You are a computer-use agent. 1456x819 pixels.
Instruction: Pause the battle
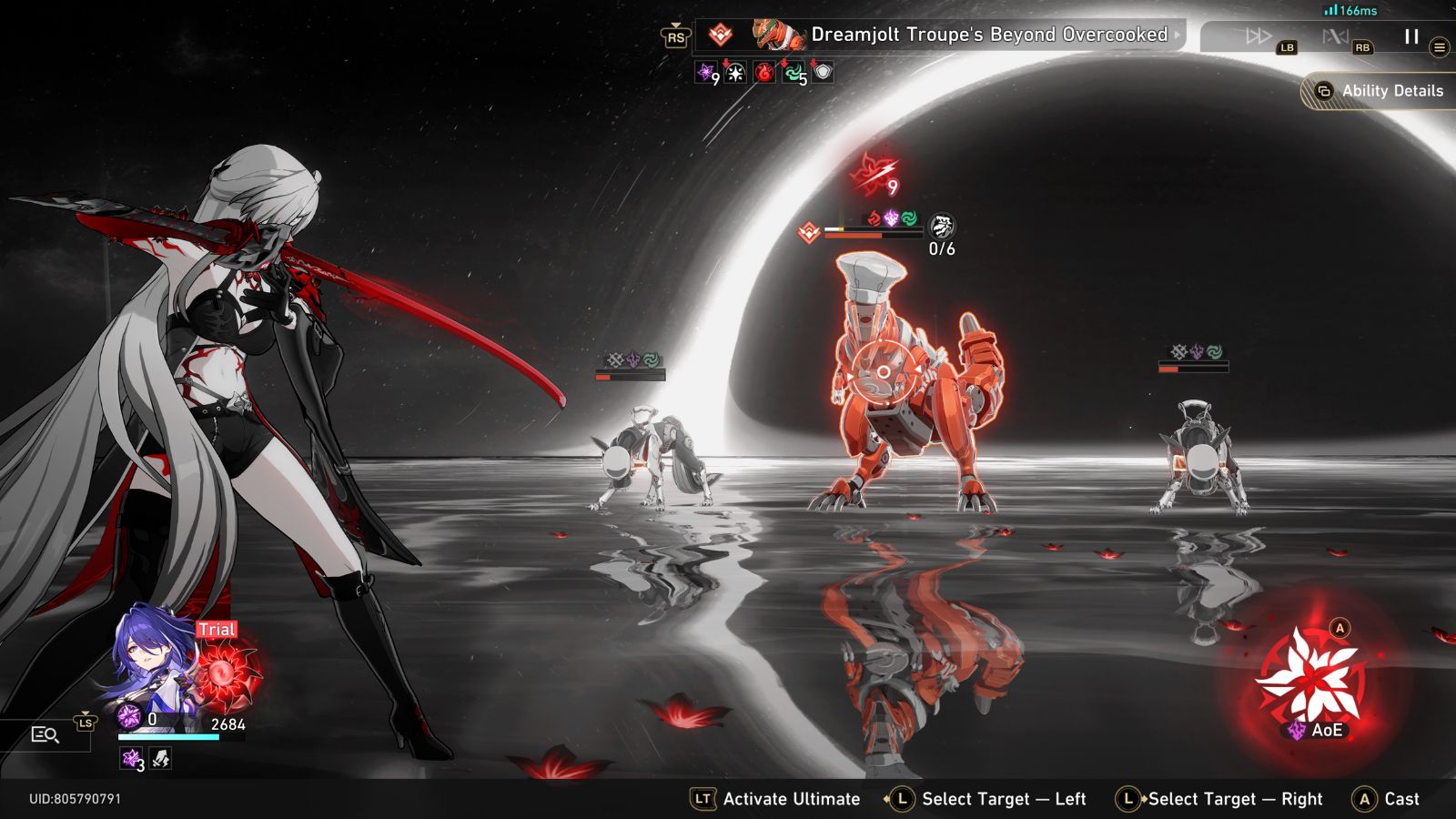1411,36
